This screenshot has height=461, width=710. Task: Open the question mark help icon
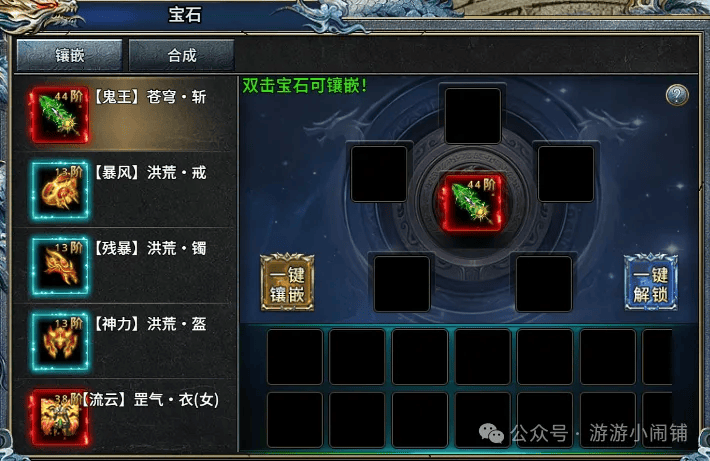(677, 95)
